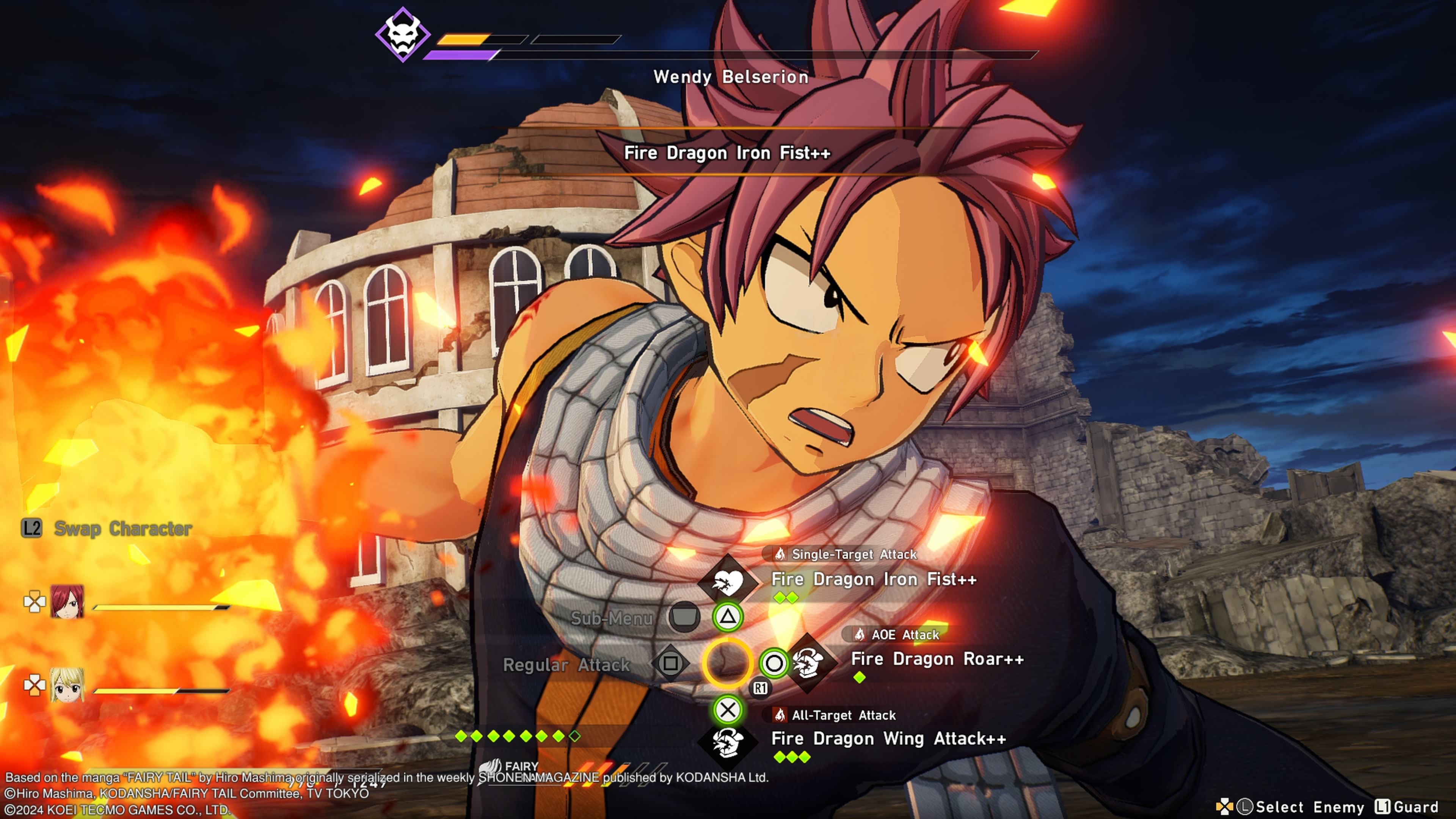Screen dimensions: 1456x819
Task: Choose the Fire Dragon Roar++ AOE attack
Action: click(937, 659)
